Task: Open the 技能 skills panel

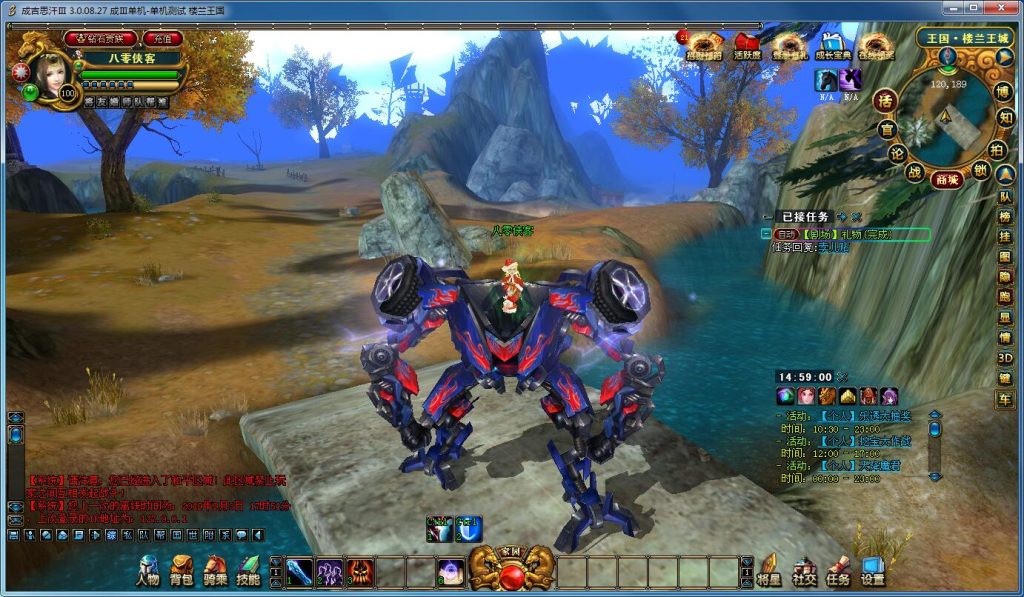Action: point(248,570)
